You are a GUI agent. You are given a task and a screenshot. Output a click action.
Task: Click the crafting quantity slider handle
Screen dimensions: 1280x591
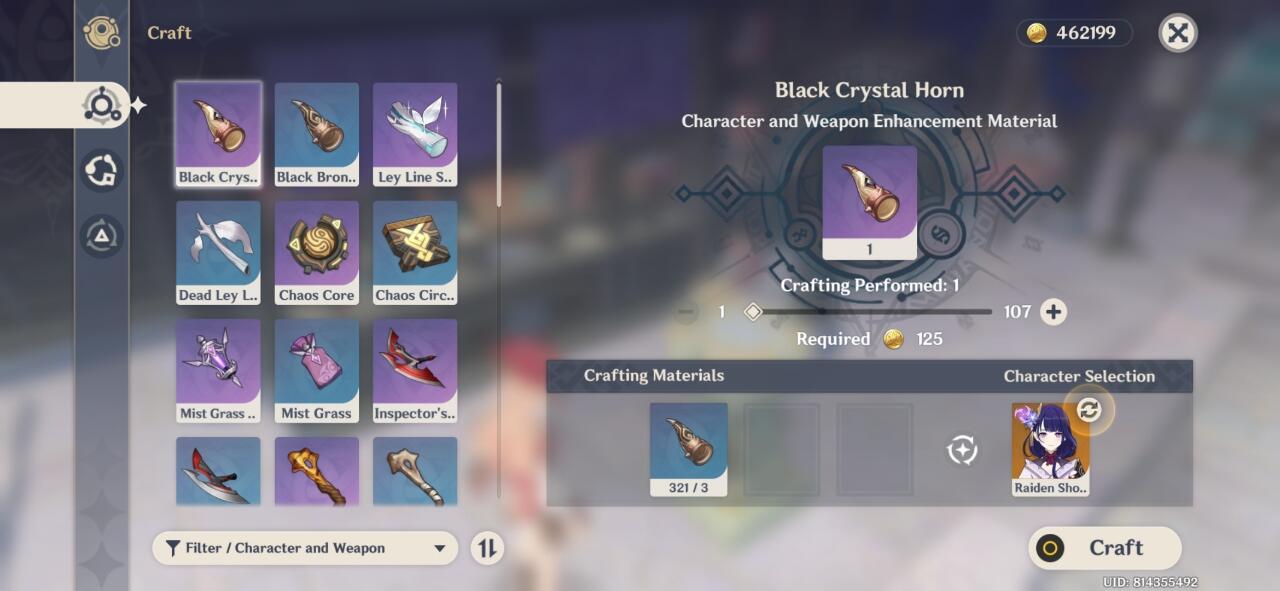(x=754, y=312)
